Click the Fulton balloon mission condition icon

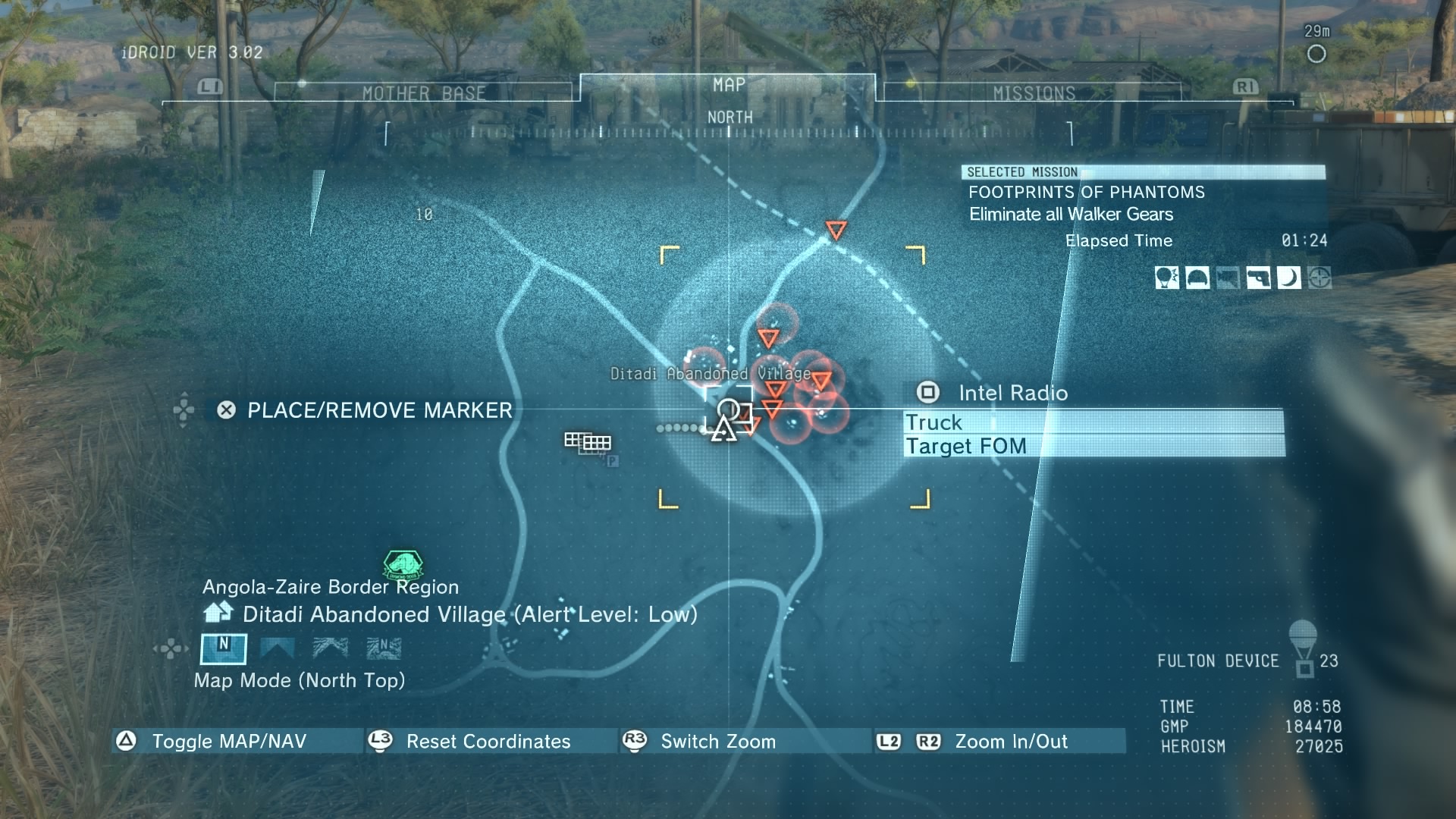pos(1166,278)
